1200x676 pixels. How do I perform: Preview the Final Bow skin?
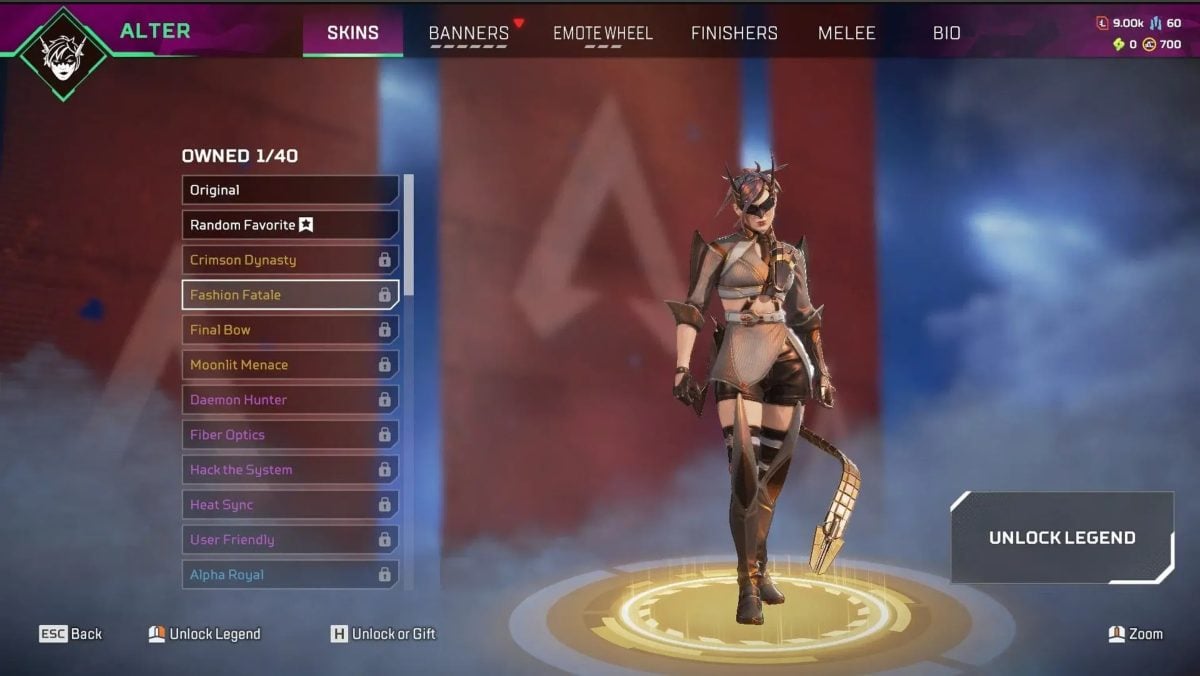click(290, 330)
